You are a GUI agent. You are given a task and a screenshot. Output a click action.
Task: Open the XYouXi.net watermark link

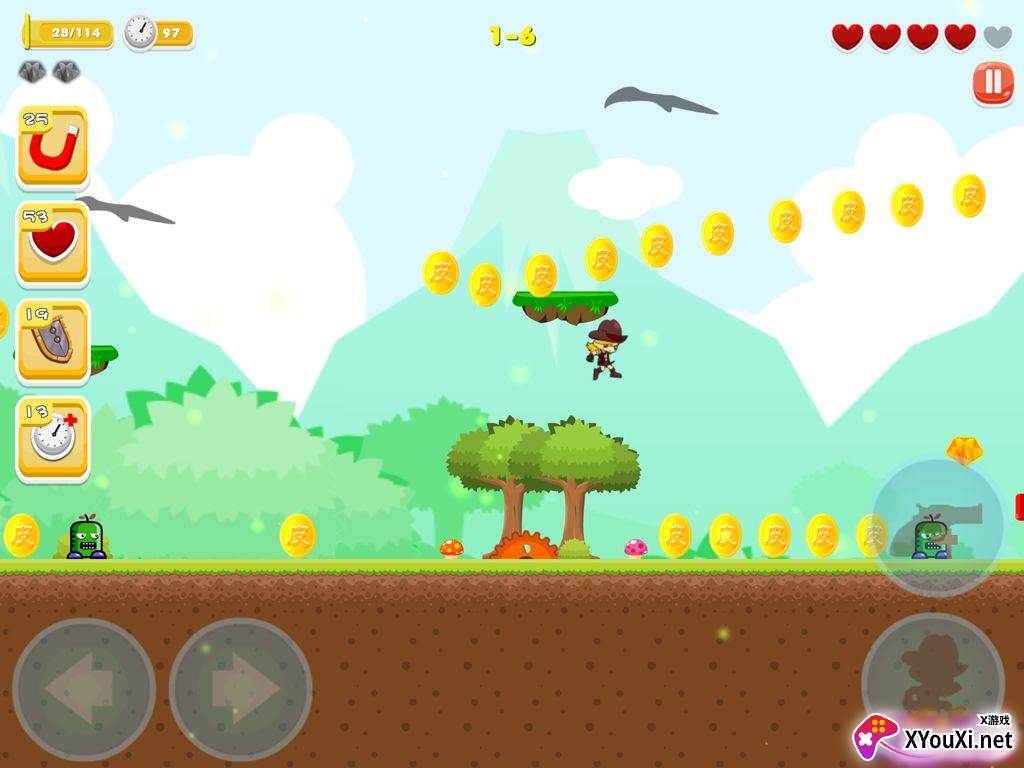pyautogui.click(x=935, y=738)
